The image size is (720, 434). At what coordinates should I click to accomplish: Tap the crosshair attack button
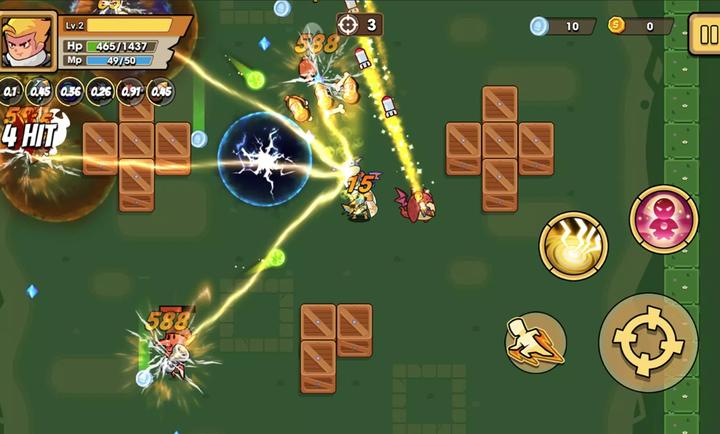tap(648, 342)
